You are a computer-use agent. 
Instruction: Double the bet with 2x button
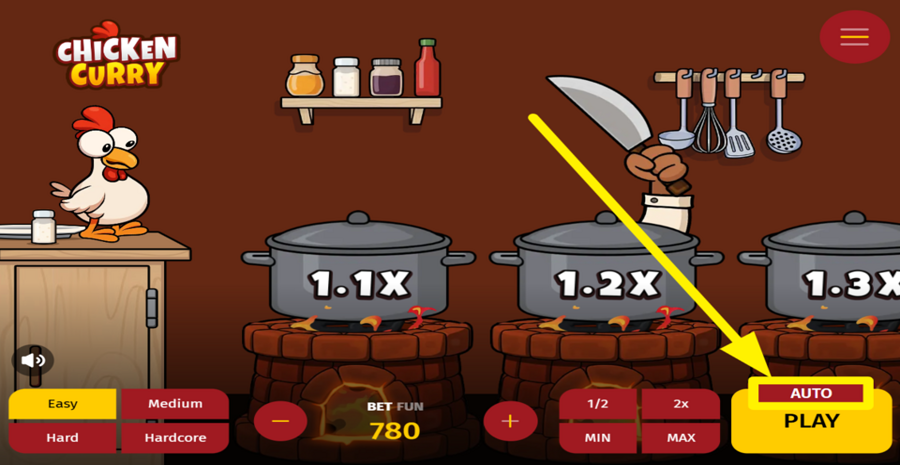681,404
